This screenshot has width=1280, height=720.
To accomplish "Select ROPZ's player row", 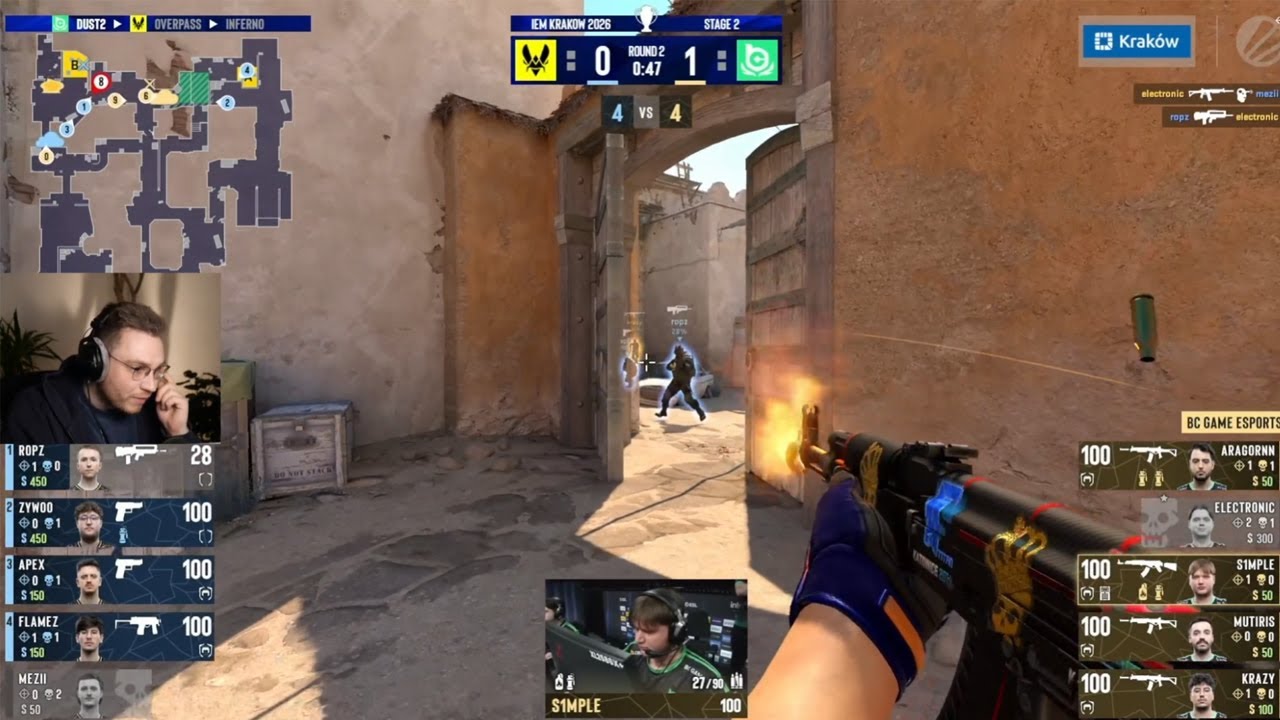I will (108, 466).
